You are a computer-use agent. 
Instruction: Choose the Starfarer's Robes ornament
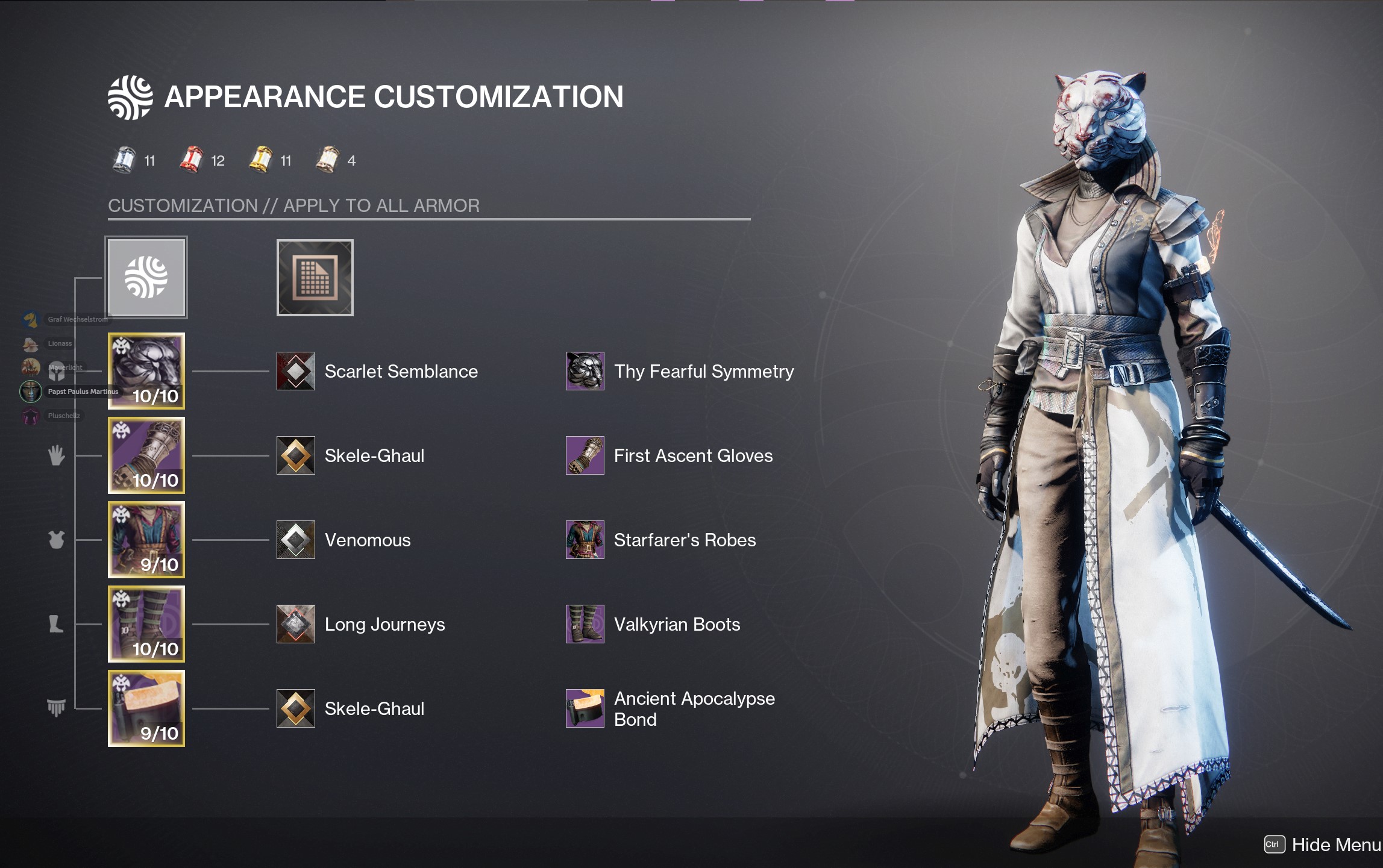pos(585,540)
